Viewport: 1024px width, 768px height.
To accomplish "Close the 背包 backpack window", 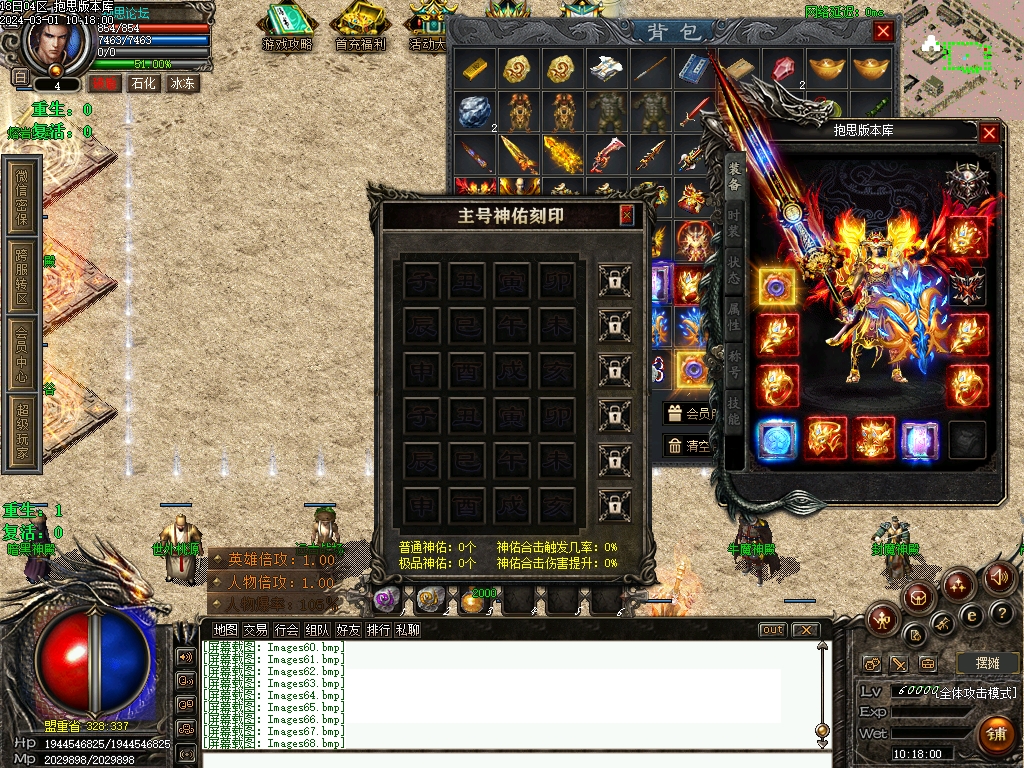I will click(x=883, y=31).
